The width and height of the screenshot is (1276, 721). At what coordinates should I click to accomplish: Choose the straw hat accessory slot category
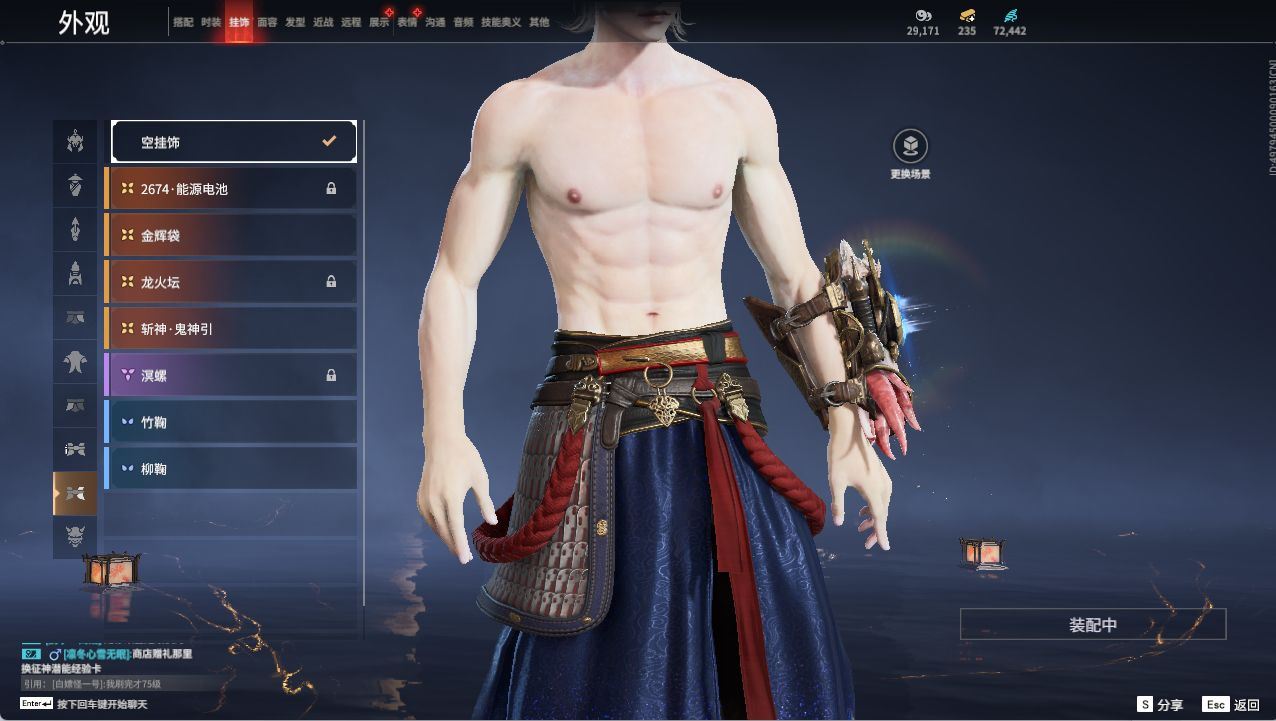pyautogui.click(x=75, y=185)
